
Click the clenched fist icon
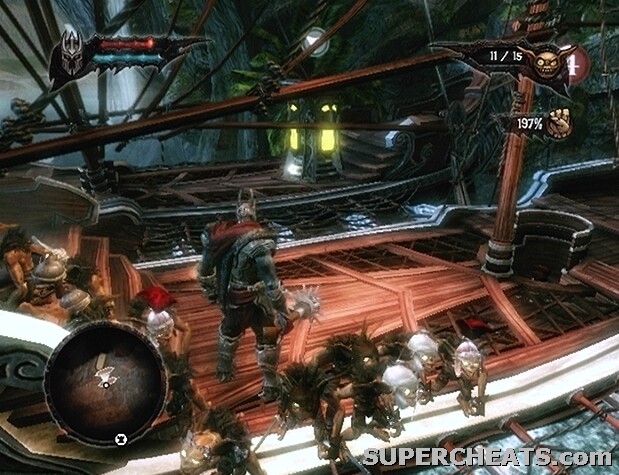click(x=558, y=124)
